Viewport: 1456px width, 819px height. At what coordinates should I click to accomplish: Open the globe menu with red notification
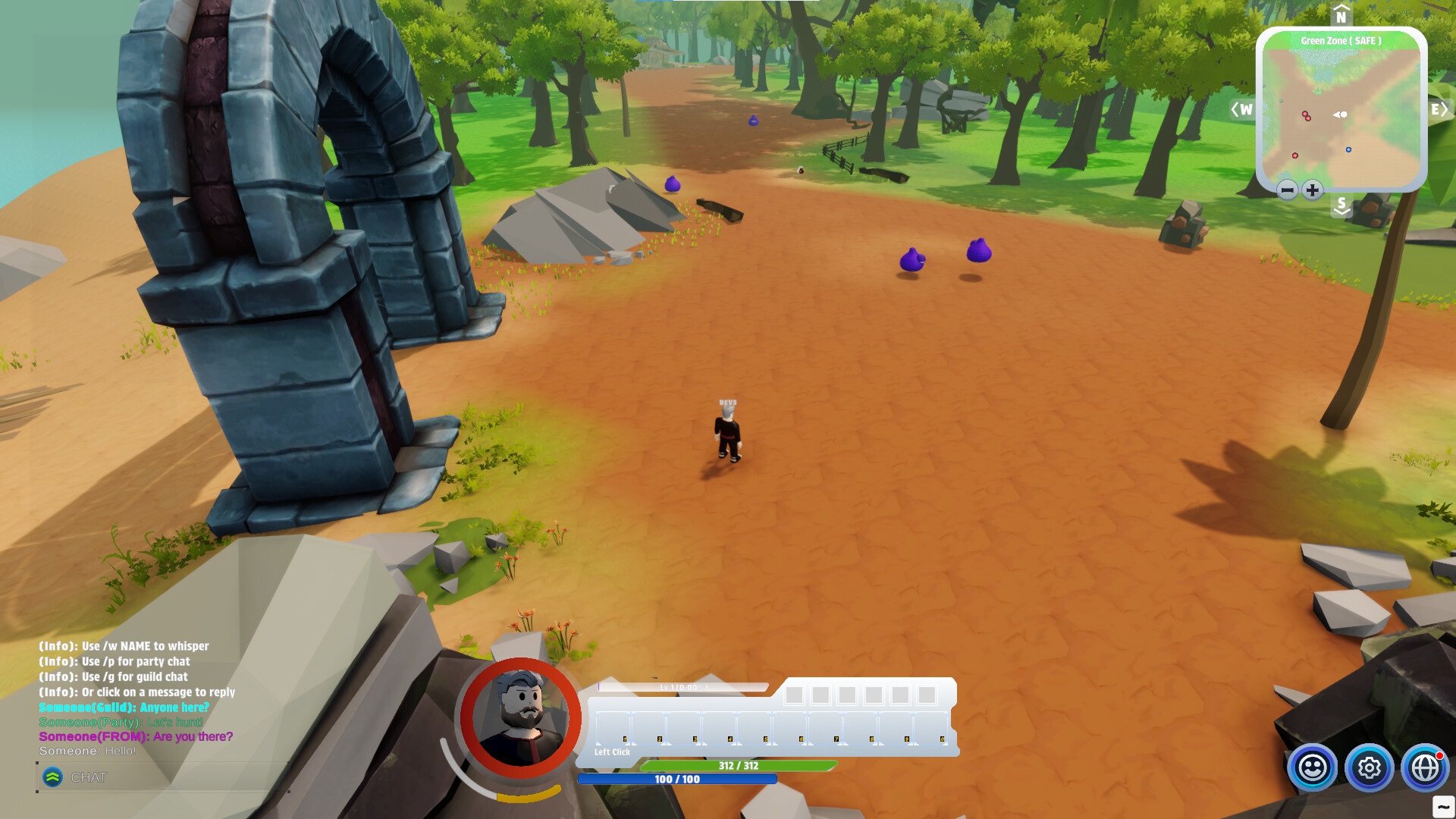coord(1426,768)
